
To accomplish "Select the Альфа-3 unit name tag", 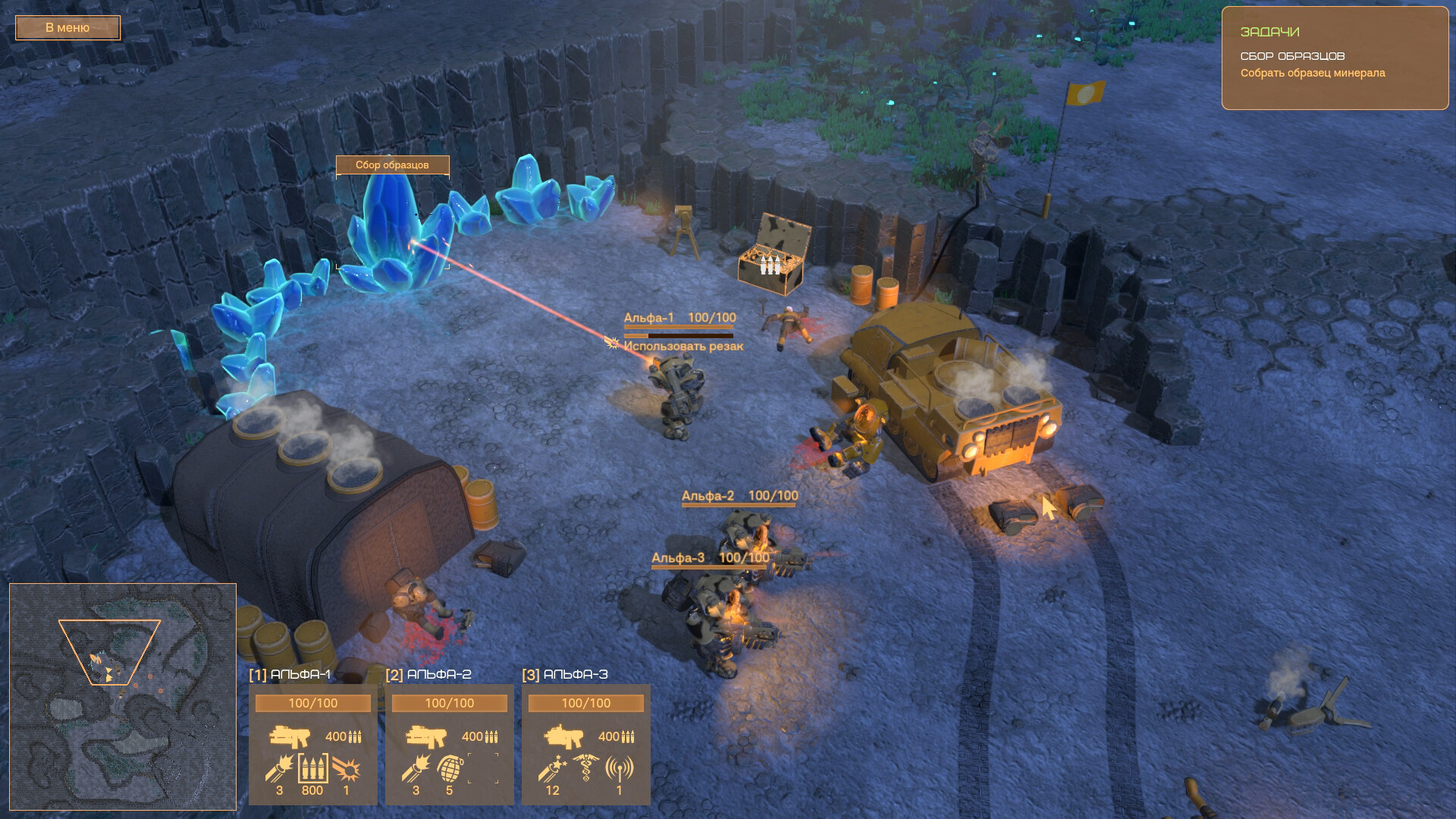I will click(678, 558).
